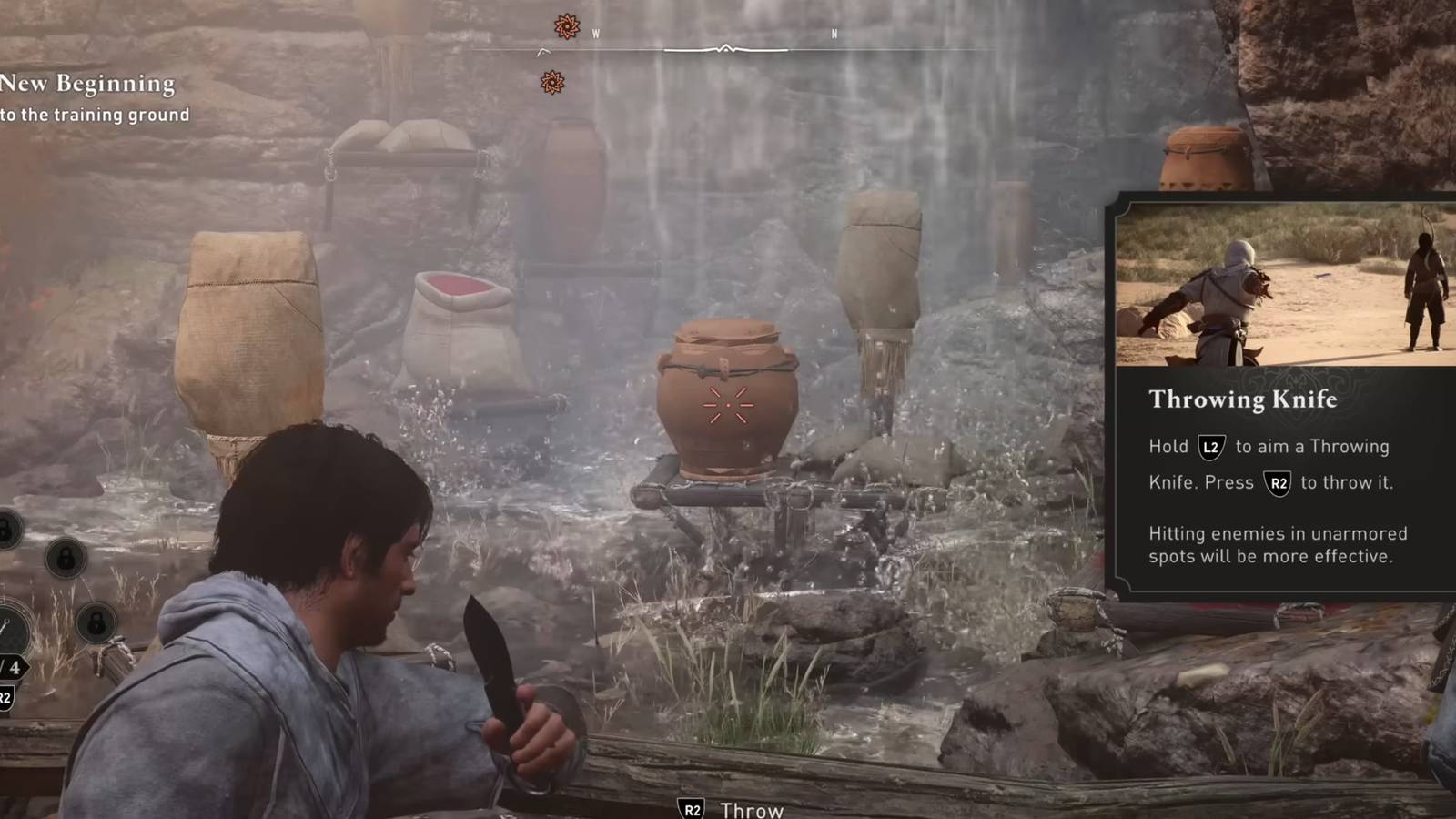
Task: Click the lower-right locked ability padlock
Action: click(97, 623)
